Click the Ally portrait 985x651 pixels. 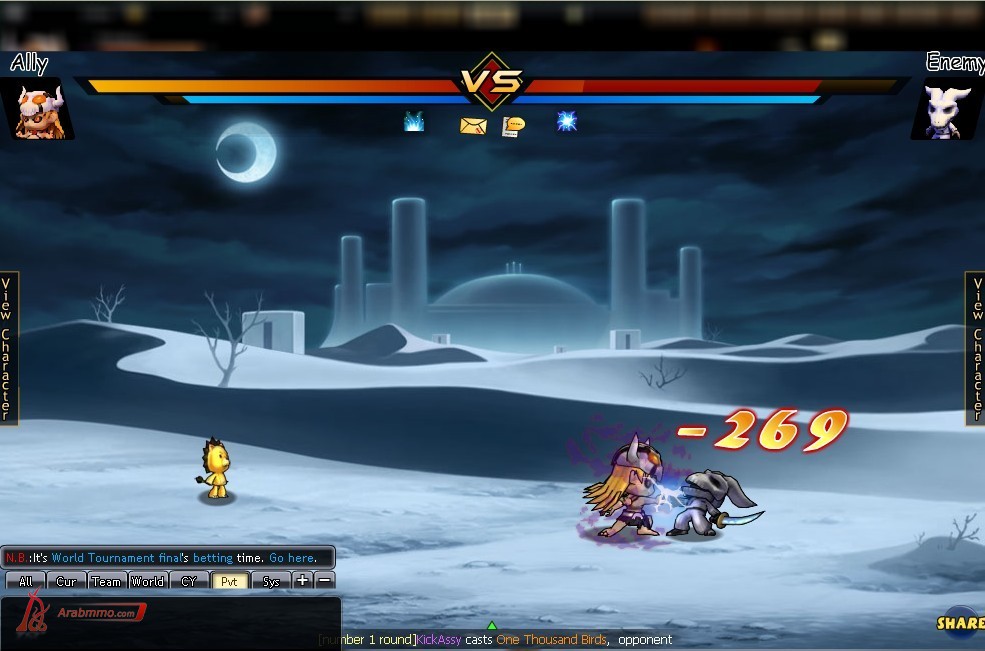tap(40, 111)
